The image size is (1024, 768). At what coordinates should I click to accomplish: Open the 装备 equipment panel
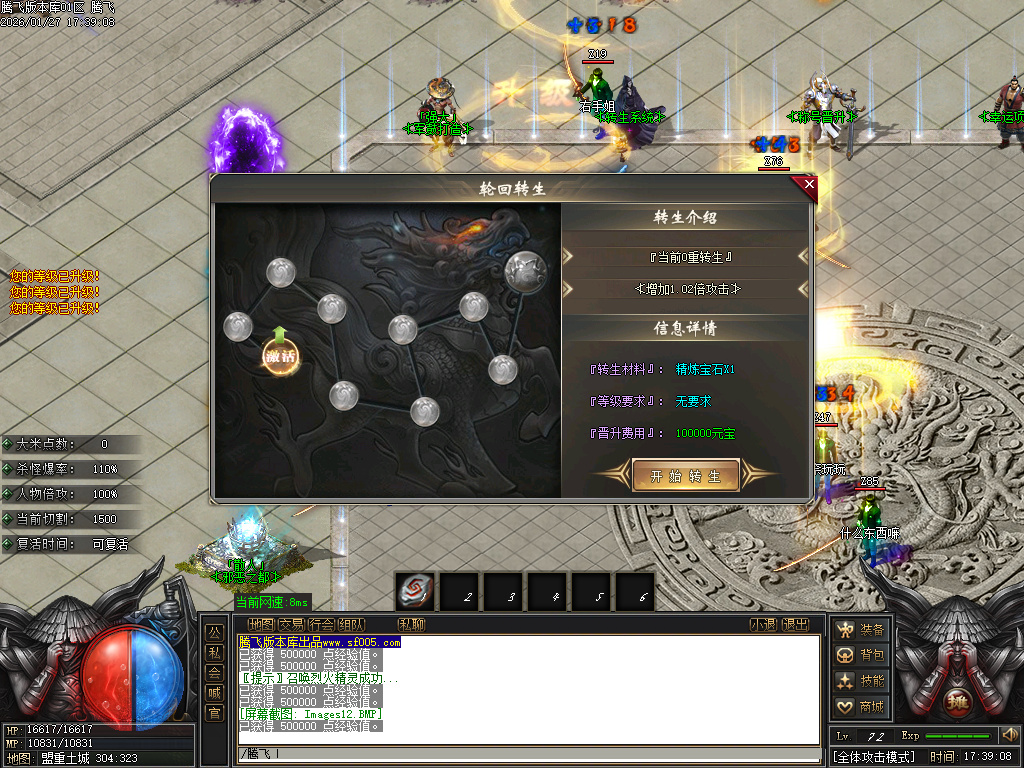click(x=861, y=629)
